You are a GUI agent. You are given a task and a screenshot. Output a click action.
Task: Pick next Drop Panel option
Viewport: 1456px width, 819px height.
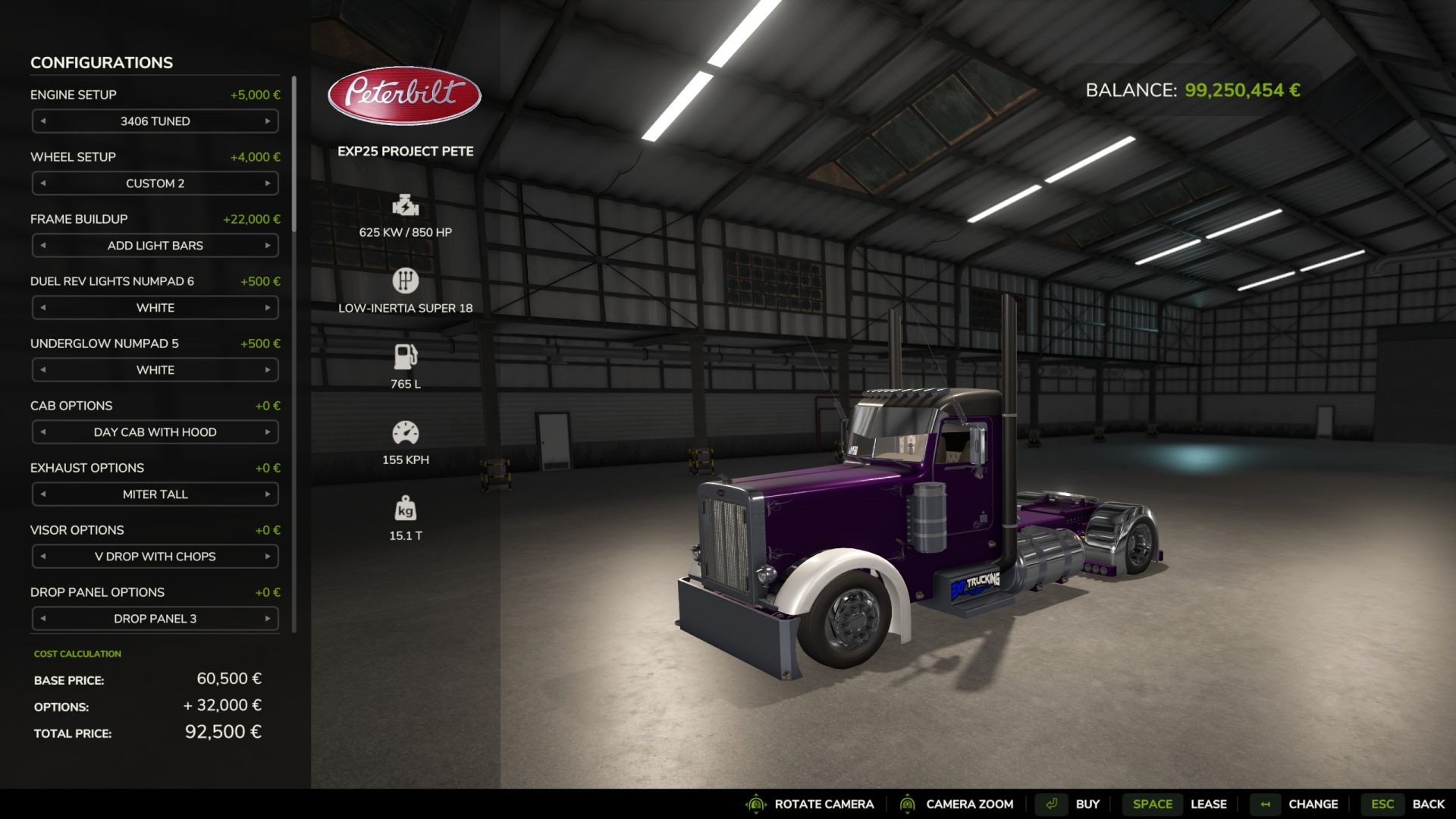268,619
